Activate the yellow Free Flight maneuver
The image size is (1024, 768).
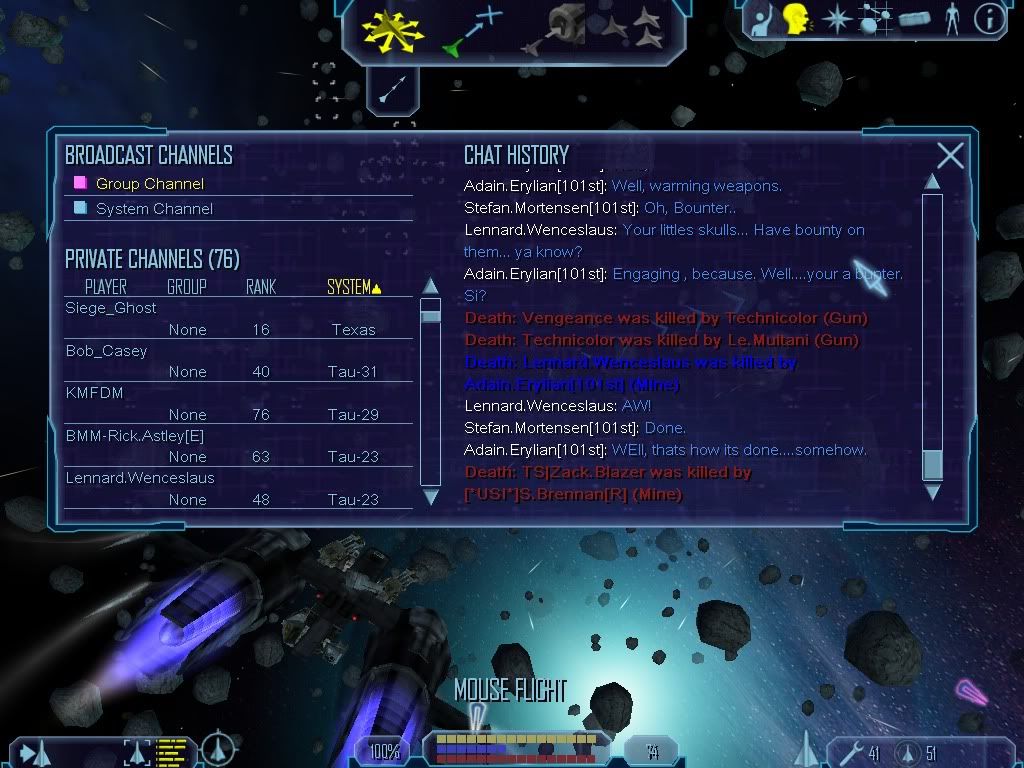point(393,29)
